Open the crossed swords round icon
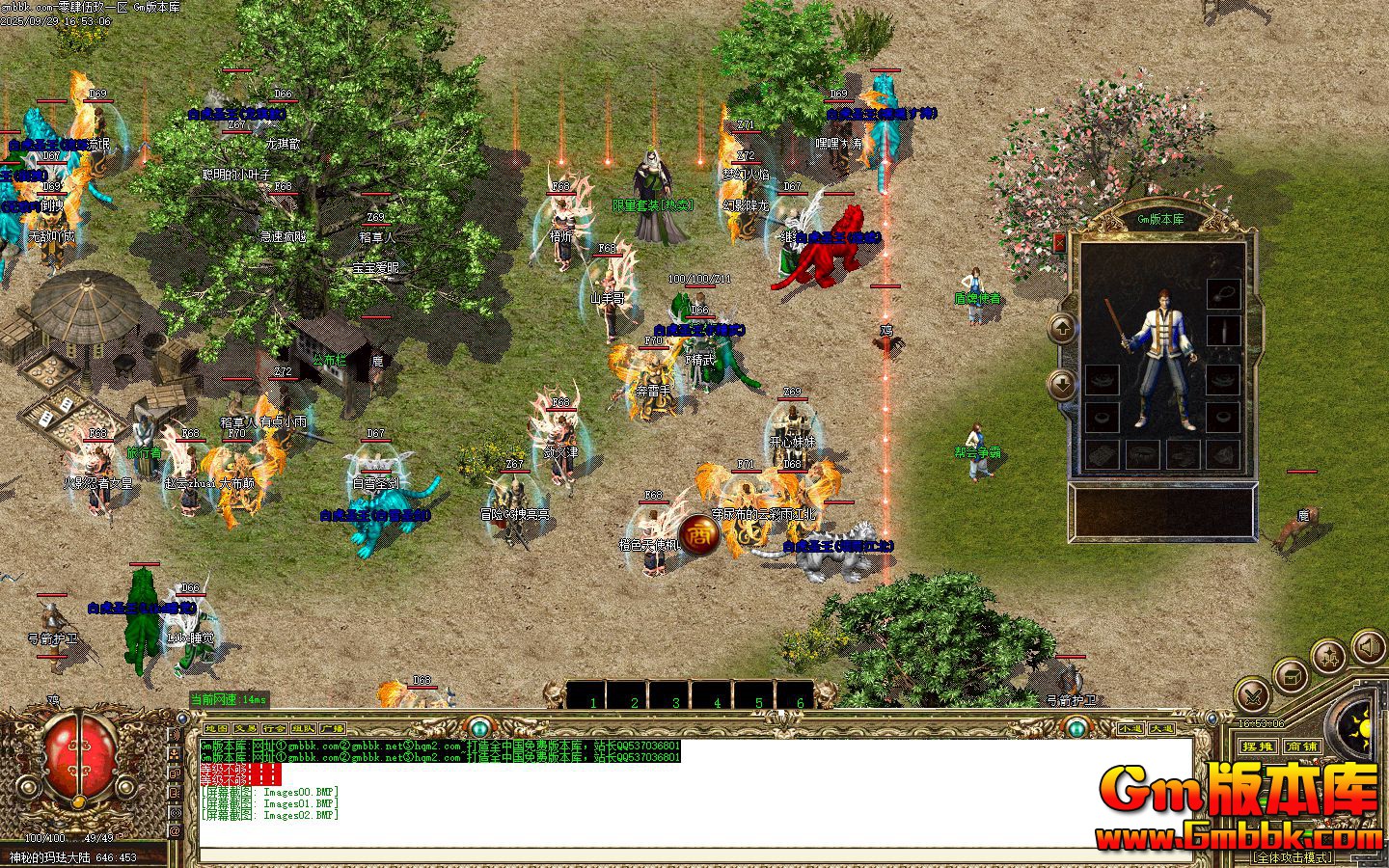 [x=1253, y=693]
